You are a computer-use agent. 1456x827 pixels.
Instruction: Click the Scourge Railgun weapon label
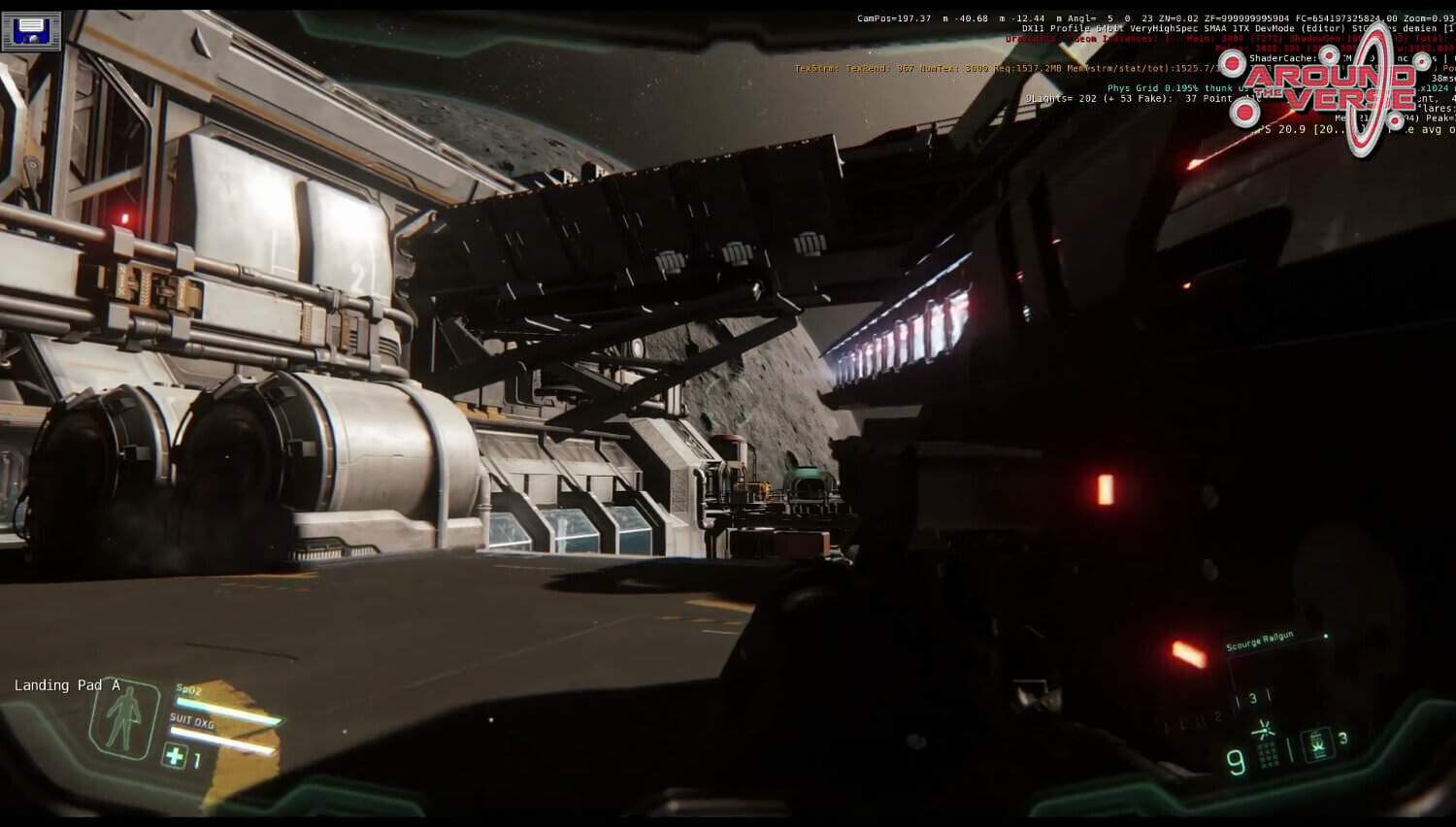(1259, 643)
